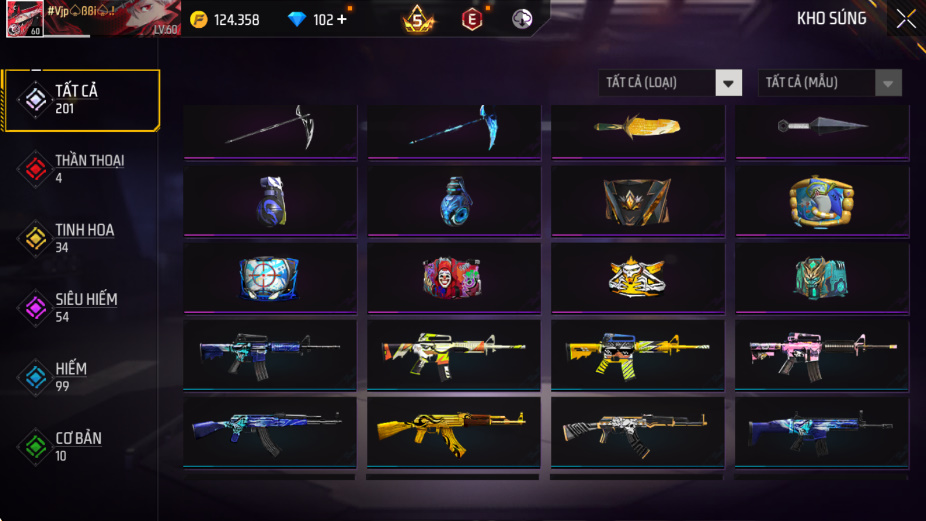Open the Tất Cả (Loại) type dropdown
The height and width of the screenshot is (521, 926).
coord(671,83)
